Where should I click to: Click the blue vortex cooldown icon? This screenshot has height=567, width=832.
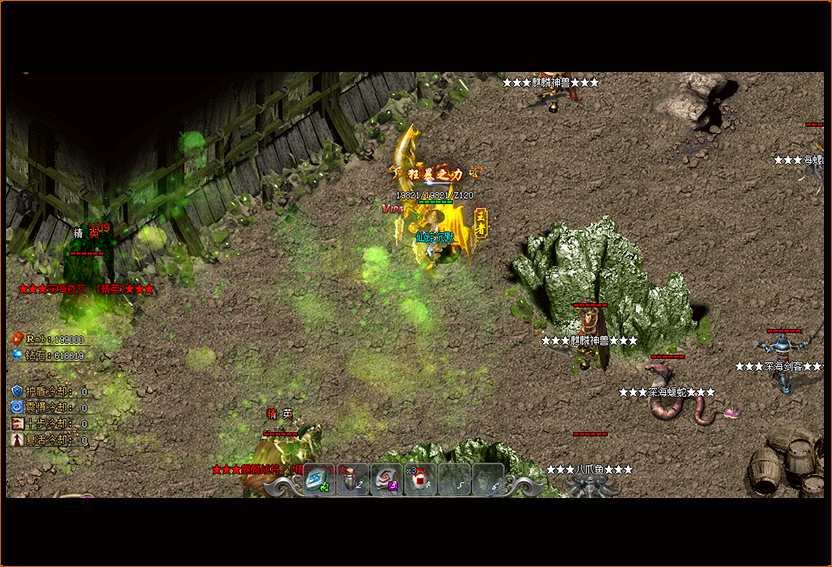pos(16,408)
